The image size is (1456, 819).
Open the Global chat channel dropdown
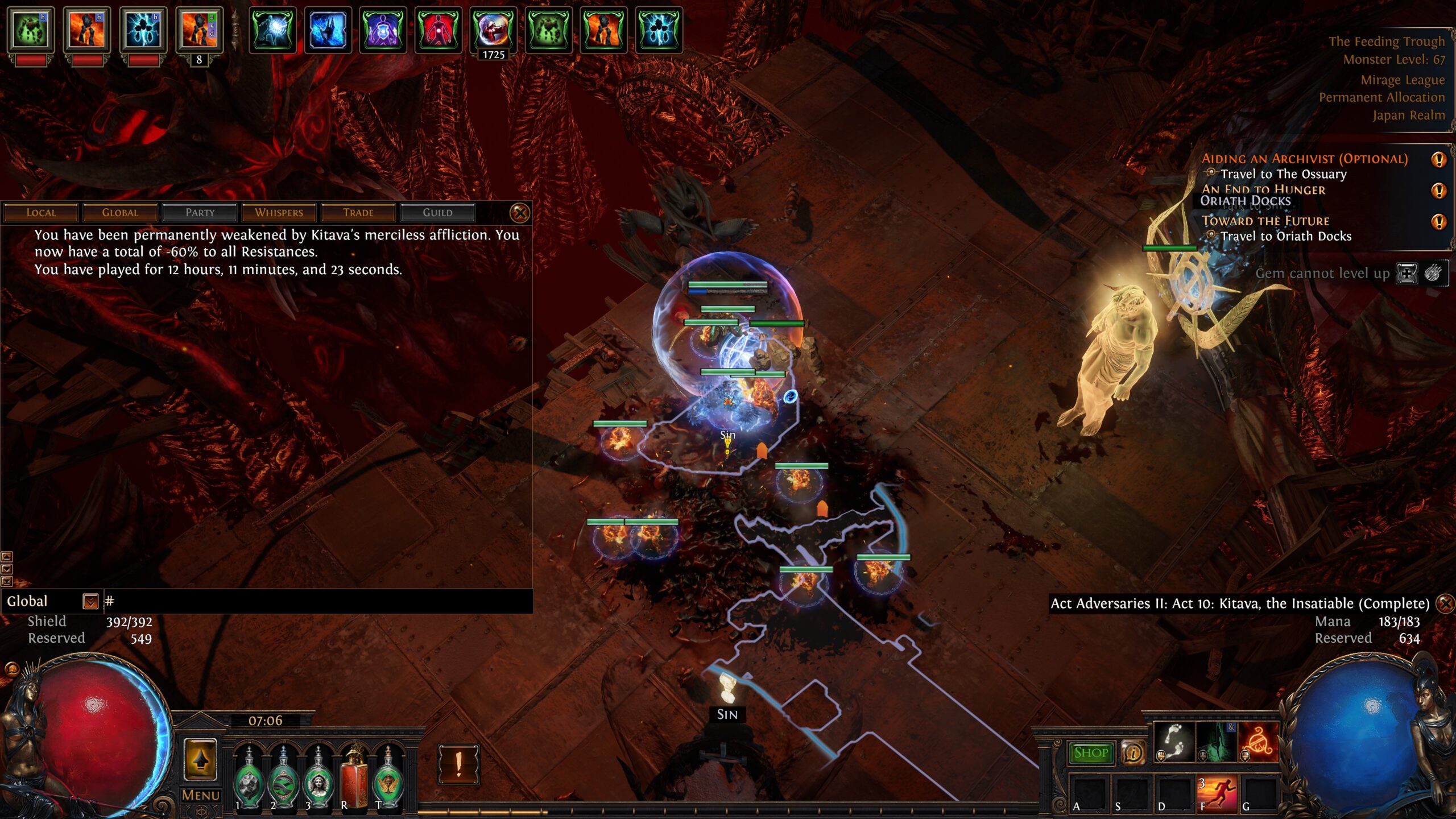(x=90, y=601)
